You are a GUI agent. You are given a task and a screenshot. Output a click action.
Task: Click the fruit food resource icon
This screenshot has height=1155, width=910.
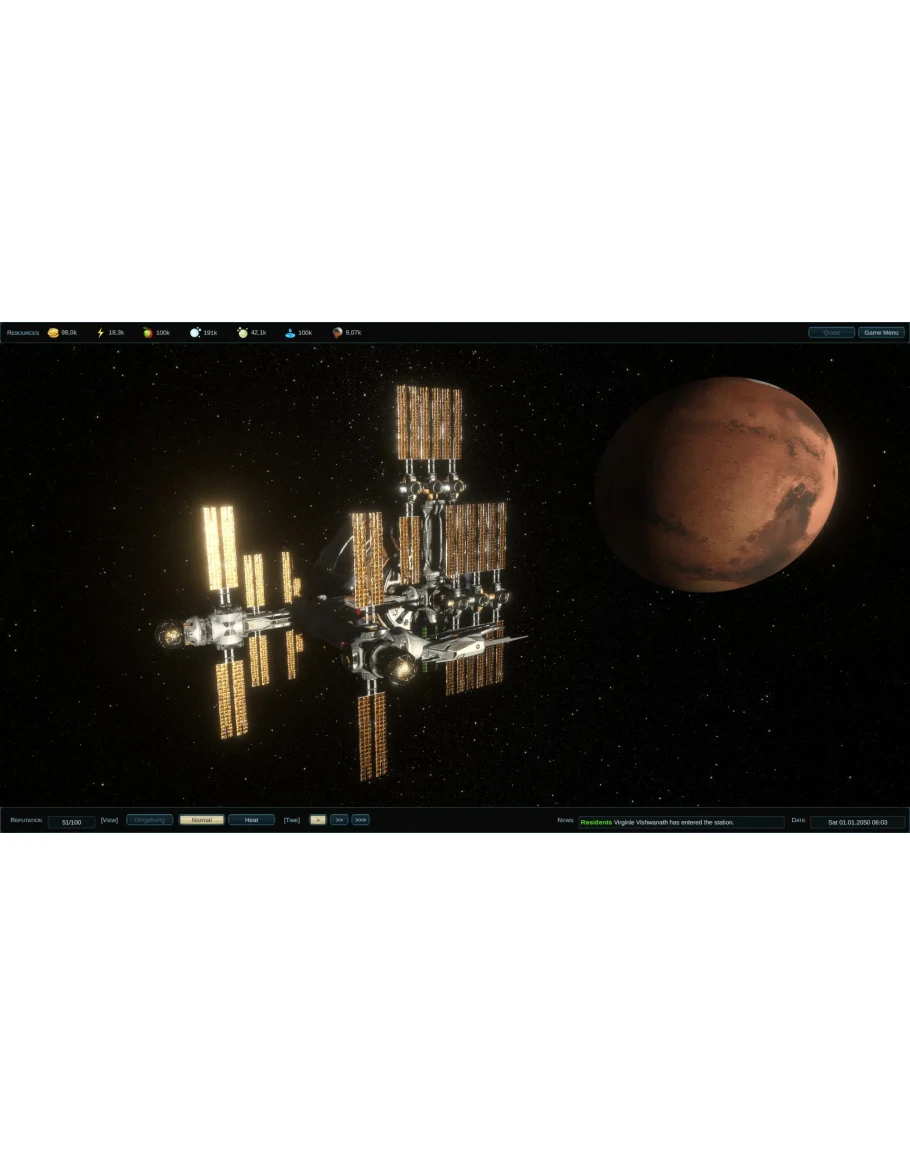[148, 332]
